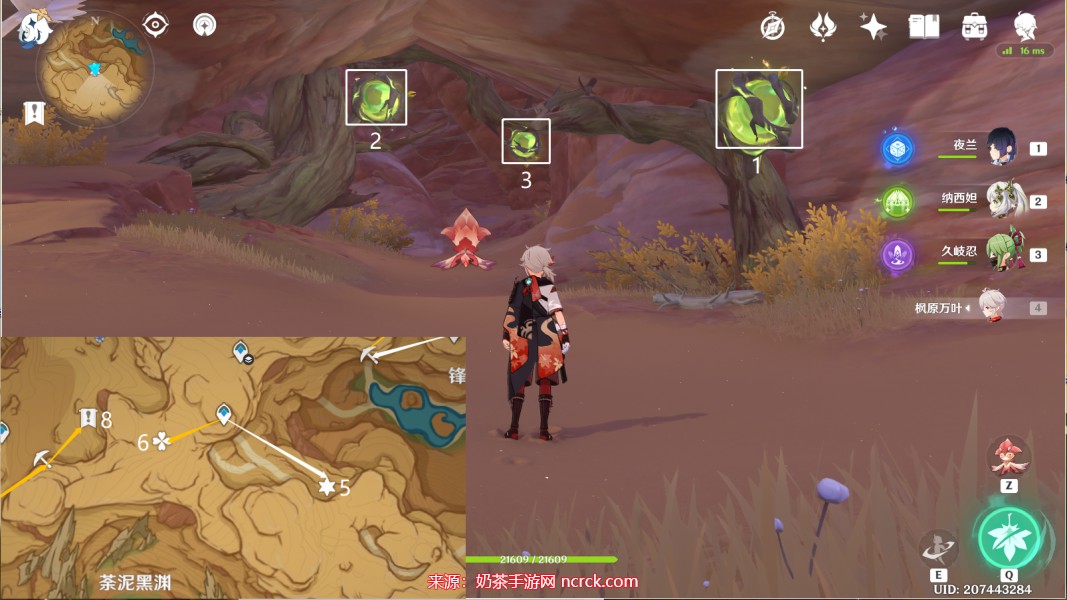Select active character 枫原万叶 in party list
This screenshot has width=1067, height=600.
pyautogui.click(x=988, y=308)
